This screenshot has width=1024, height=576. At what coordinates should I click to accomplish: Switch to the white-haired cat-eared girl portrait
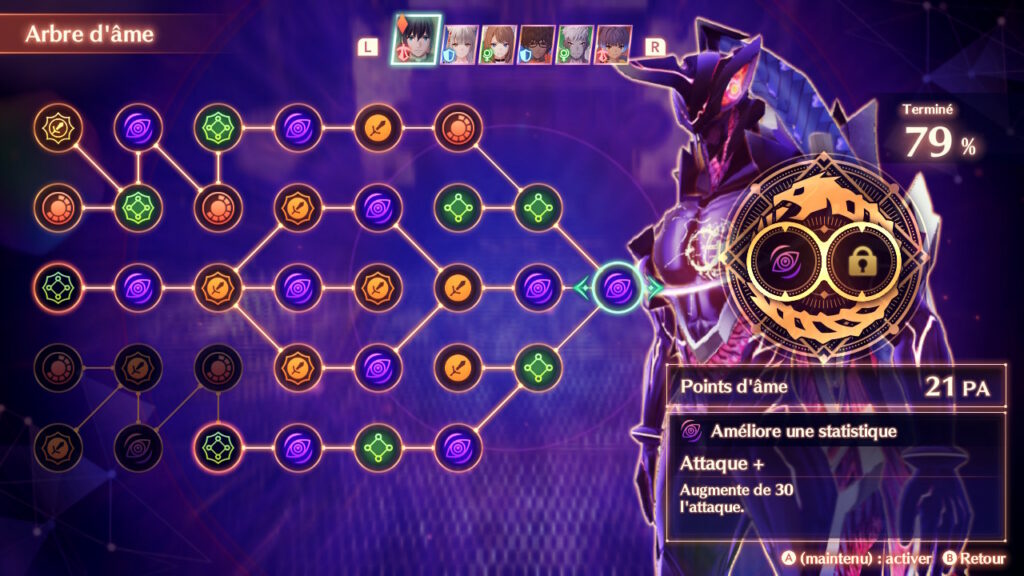point(460,45)
